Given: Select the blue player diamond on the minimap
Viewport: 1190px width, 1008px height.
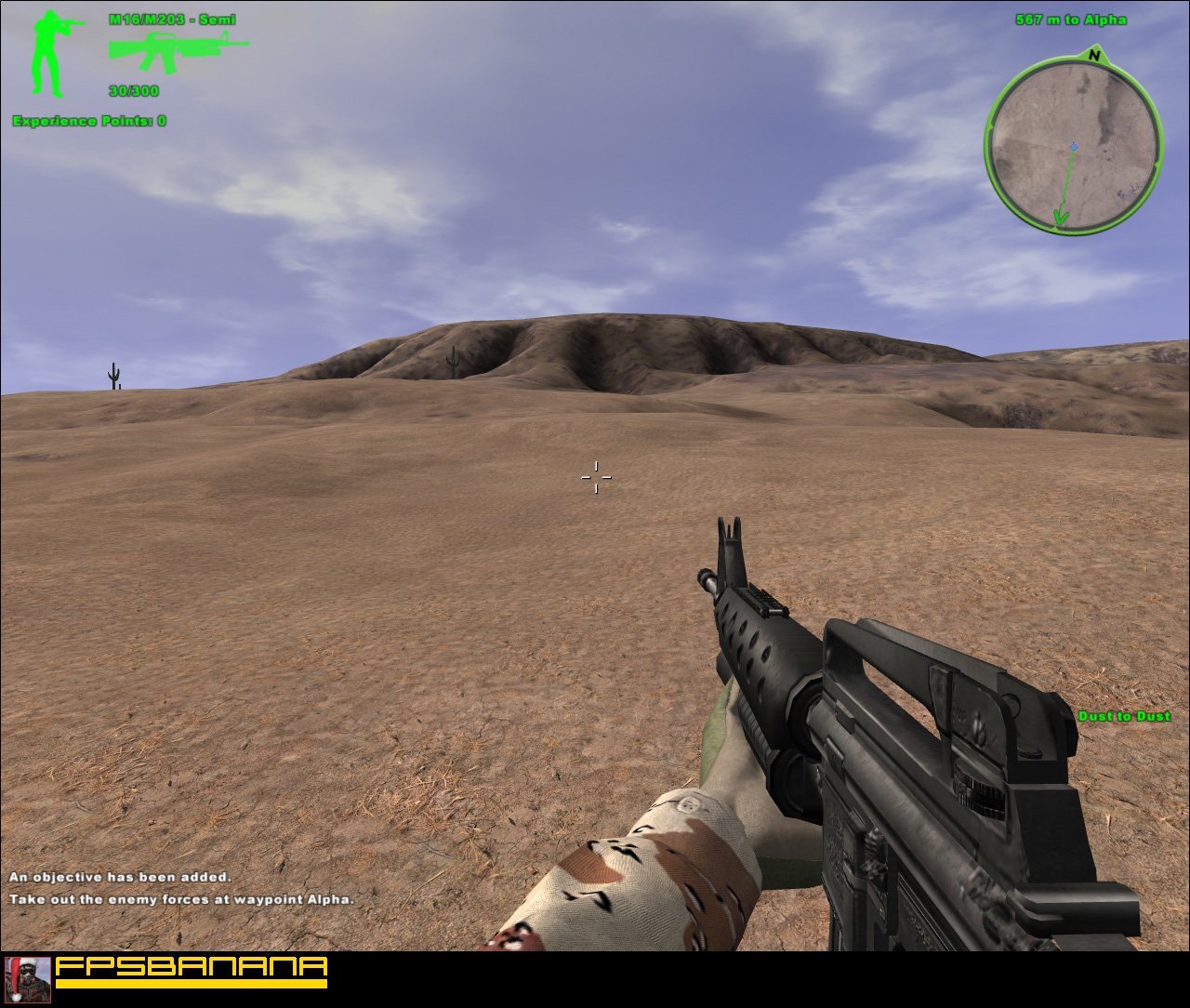Looking at the screenshot, I should [1074, 145].
